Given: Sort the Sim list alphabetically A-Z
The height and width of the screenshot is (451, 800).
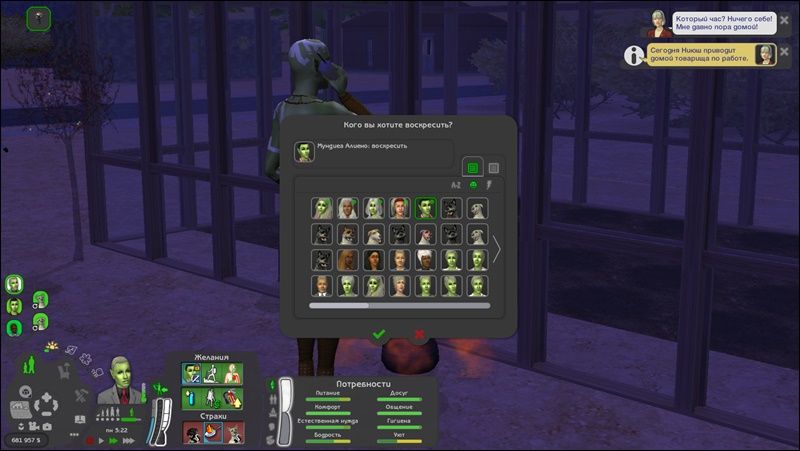Looking at the screenshot, I should coord(456,185).
